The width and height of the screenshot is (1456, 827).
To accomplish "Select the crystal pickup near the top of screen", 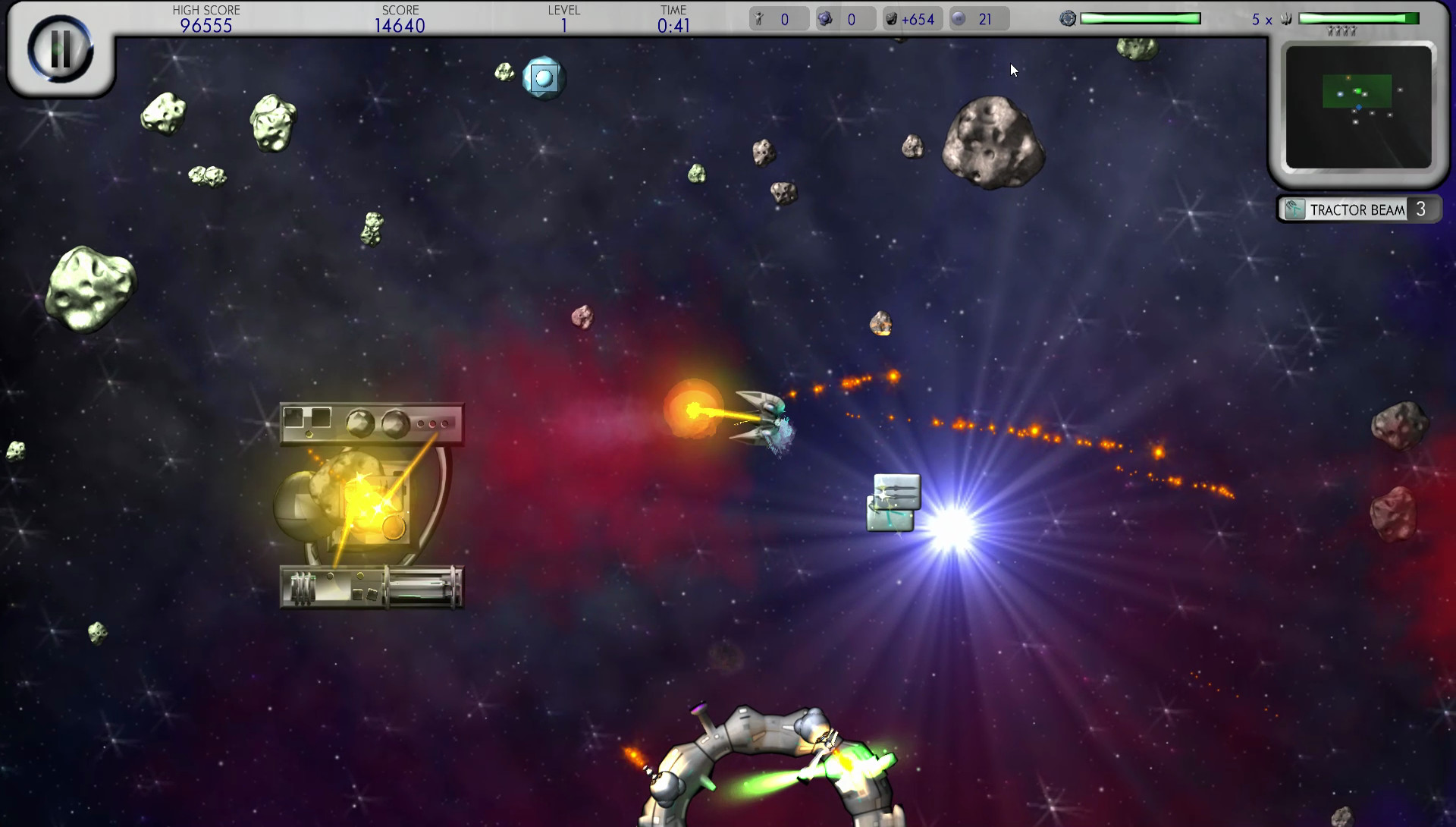I will 543,77.
